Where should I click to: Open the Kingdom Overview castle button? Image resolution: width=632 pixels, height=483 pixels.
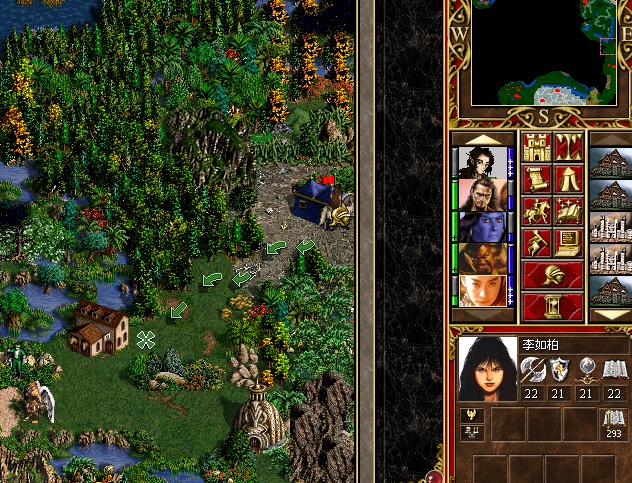tap(536, 148)
